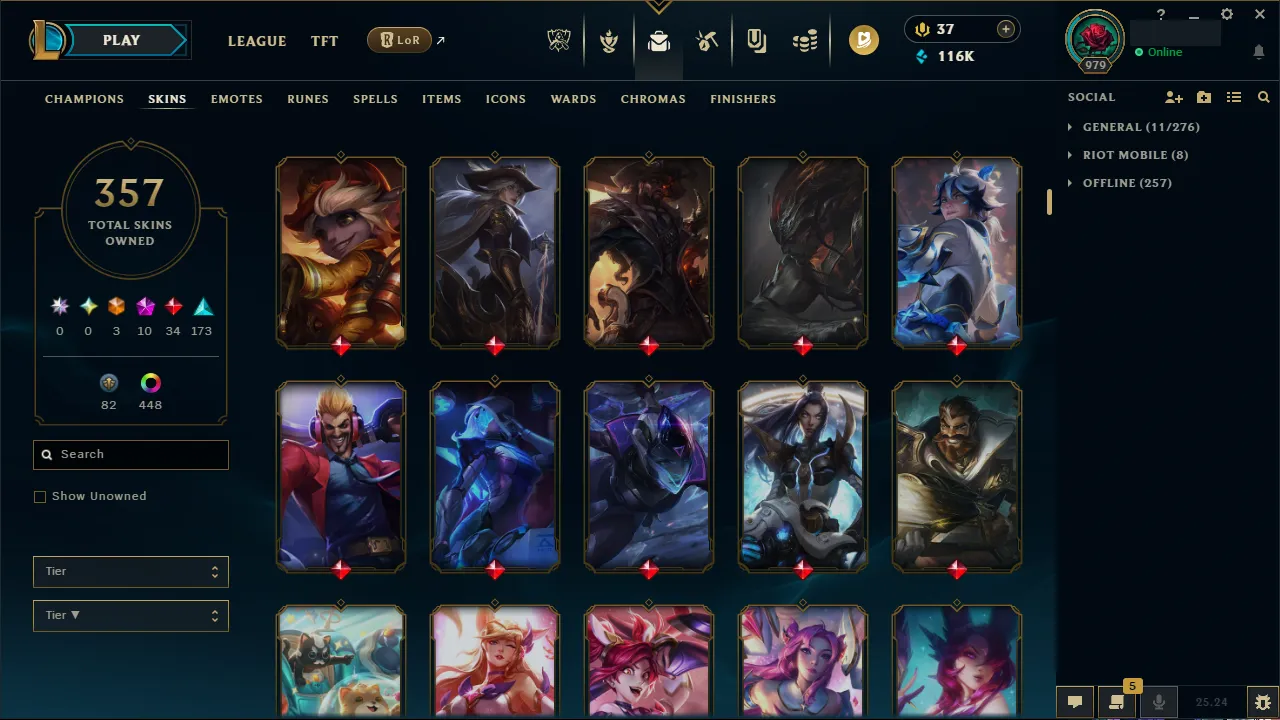Select the TFT menu item
Image resolution: width=1280 pixels, height=720 pixels.
click(324, 41)
